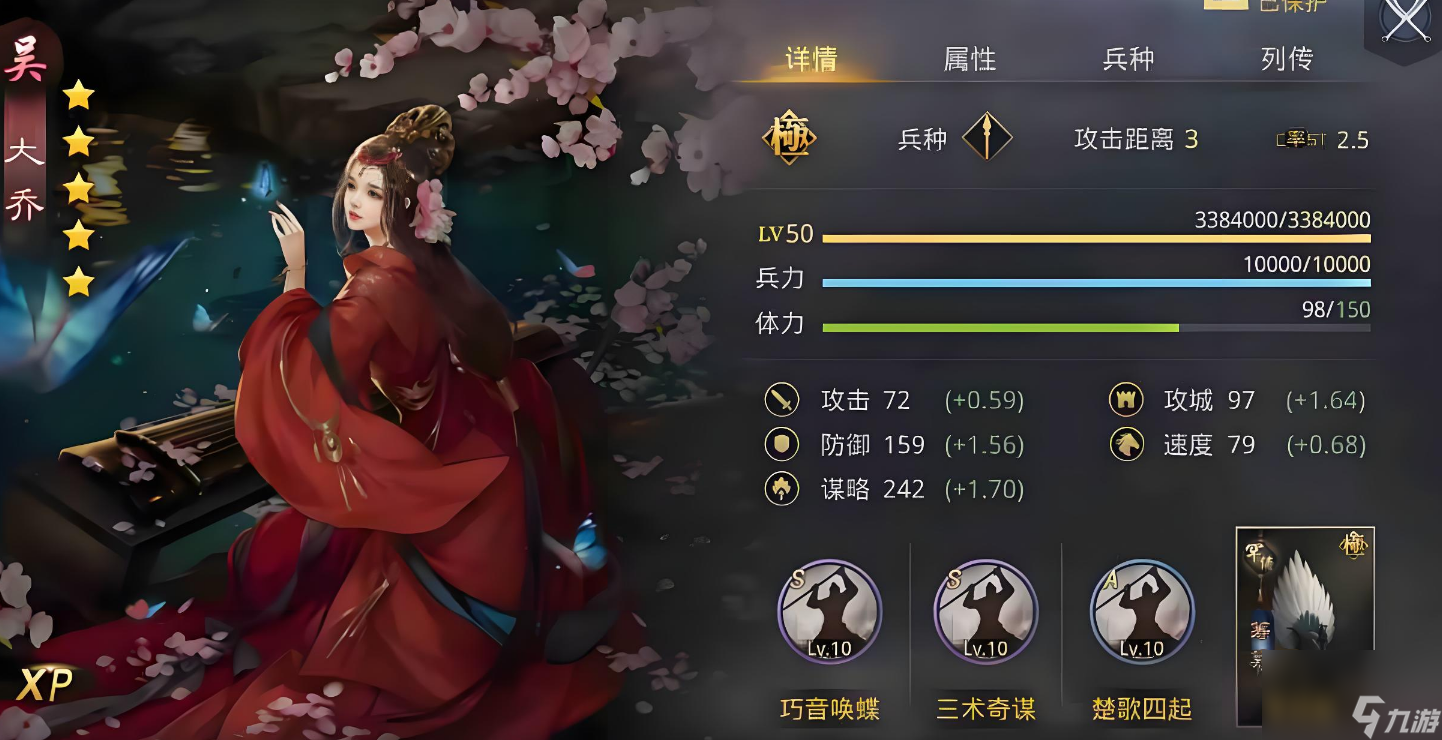Click the spear unit-type icon beside 兵种
This screenshot has width=1442, height=740.
coord(988,138)
